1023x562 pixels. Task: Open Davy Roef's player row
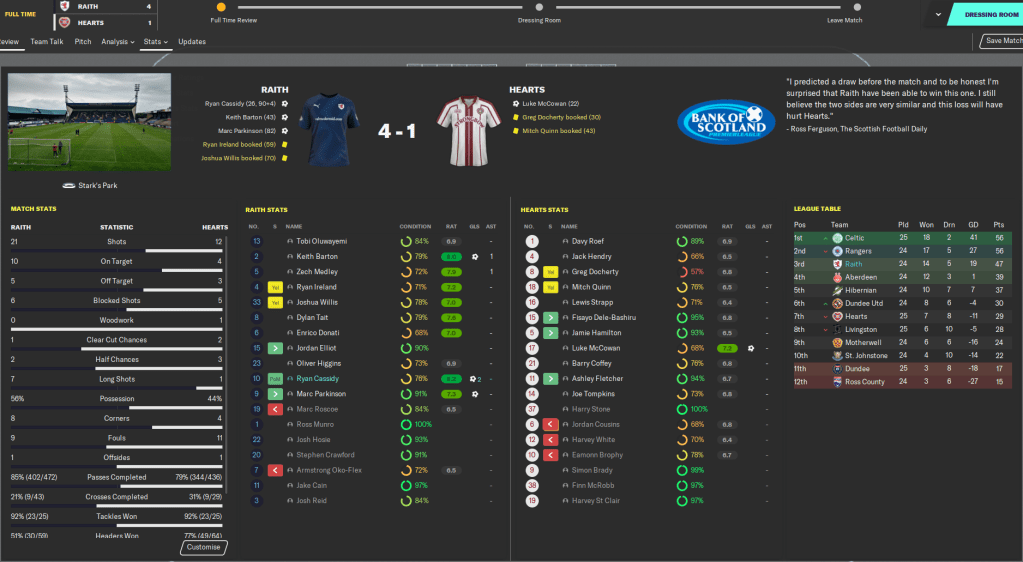pyautogui.click(x=587, y=241)
